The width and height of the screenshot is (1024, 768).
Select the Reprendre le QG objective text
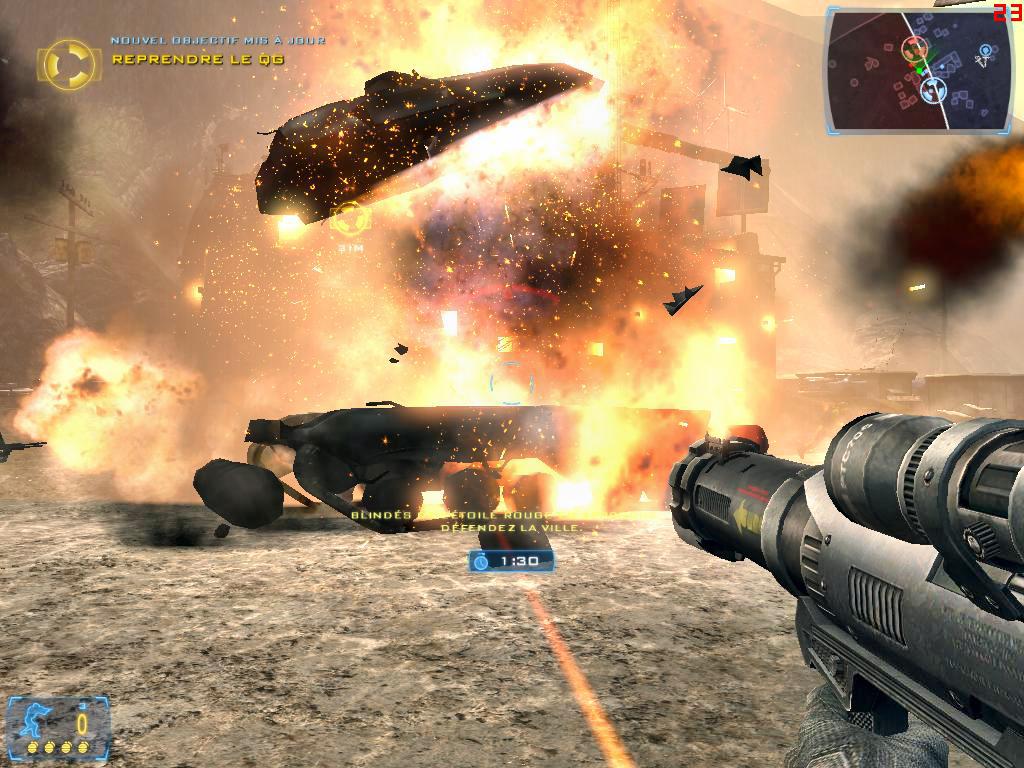coord(198,59)
